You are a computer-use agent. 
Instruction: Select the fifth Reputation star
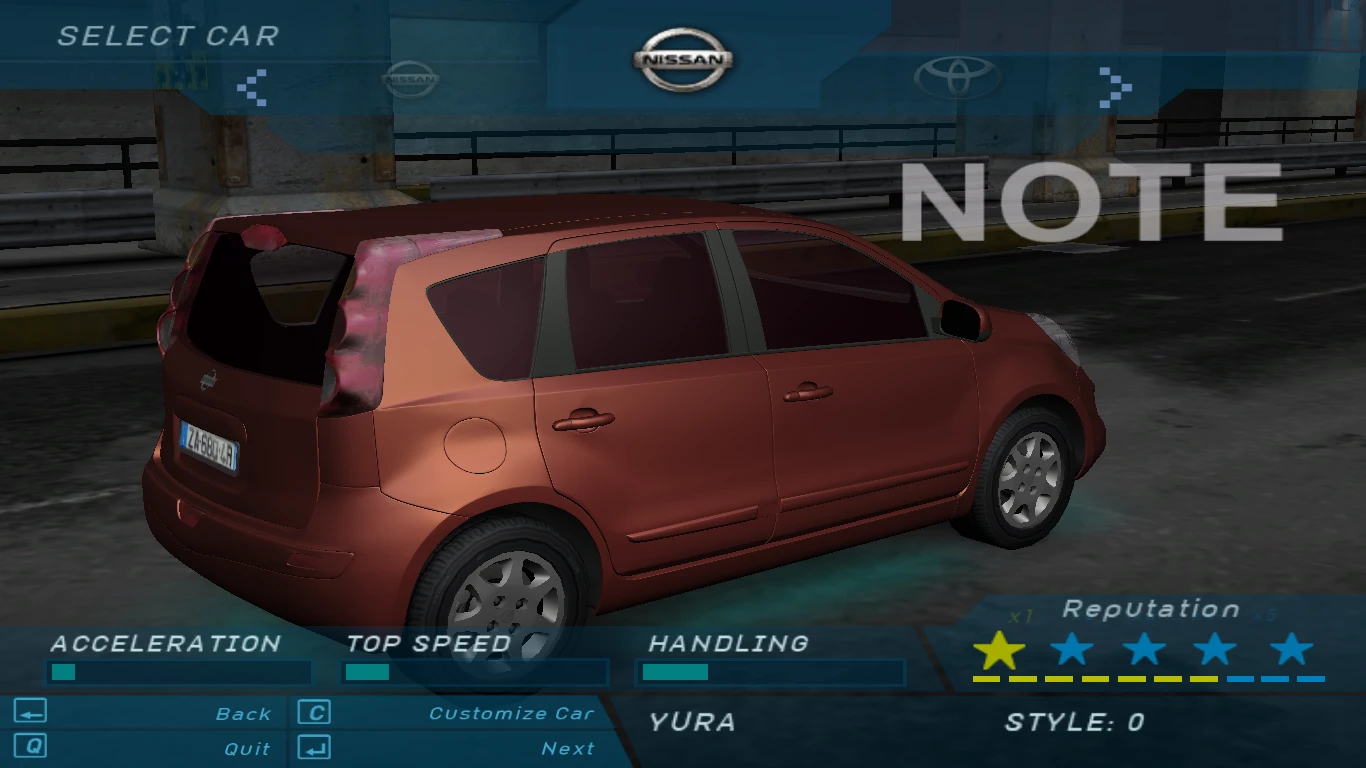(1290, 651)
